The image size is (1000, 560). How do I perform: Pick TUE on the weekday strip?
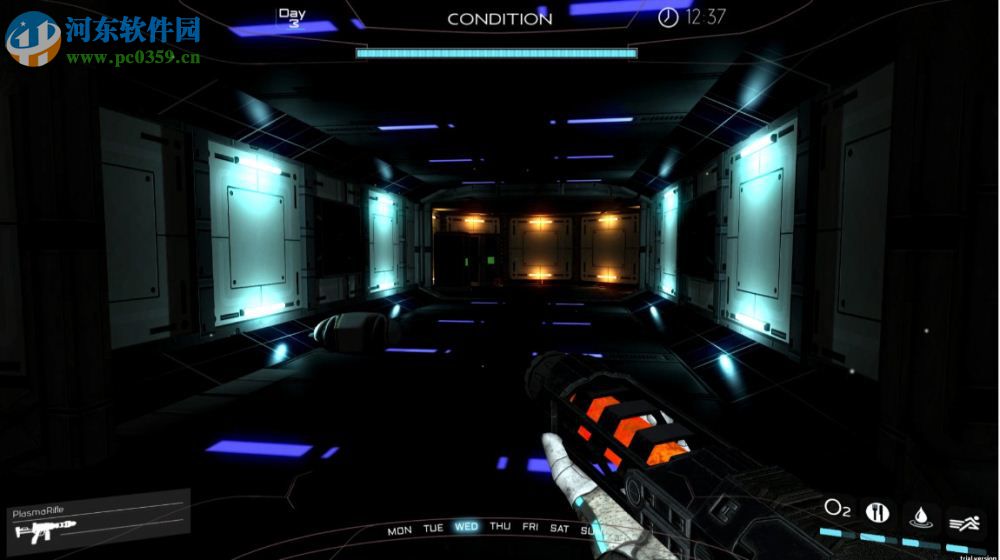433,528
